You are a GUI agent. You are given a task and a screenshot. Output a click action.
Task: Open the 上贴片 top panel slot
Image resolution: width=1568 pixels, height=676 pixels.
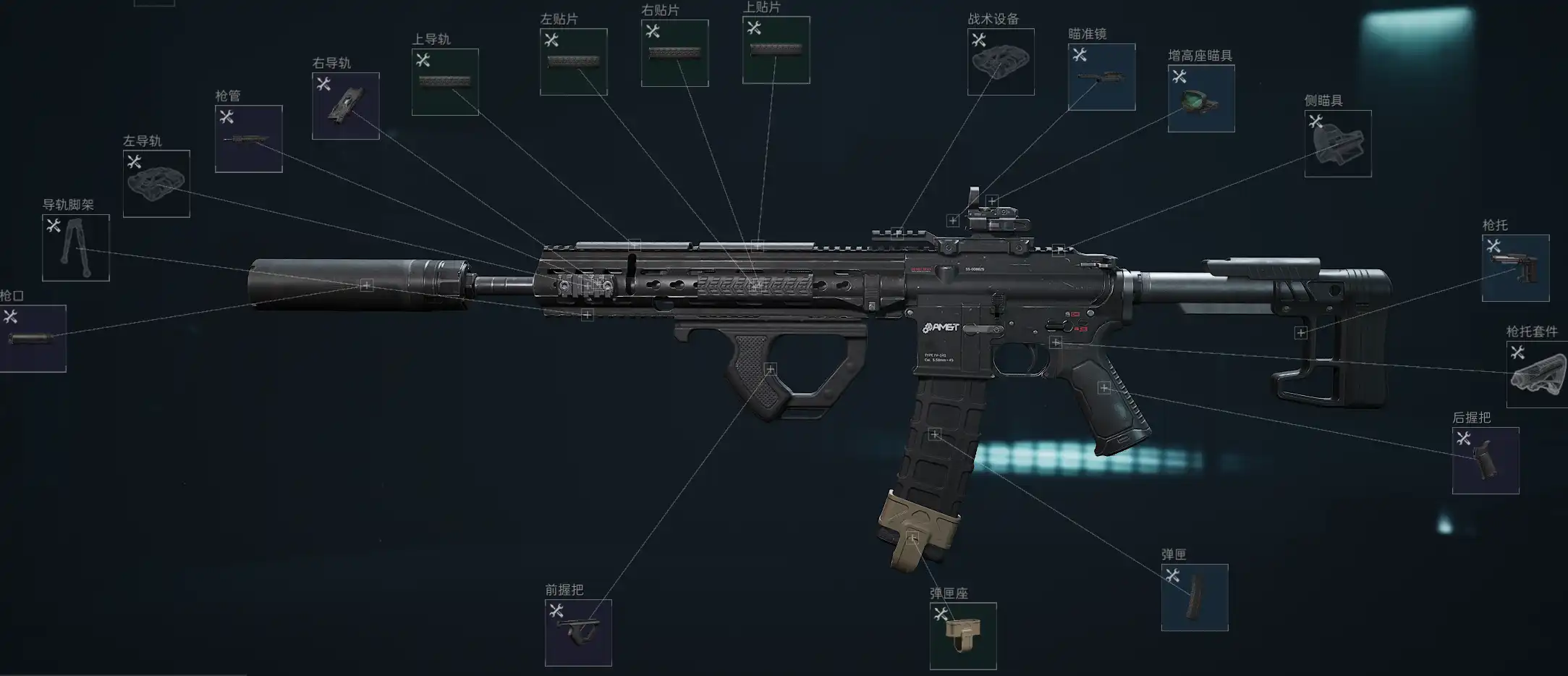[776, 50]
